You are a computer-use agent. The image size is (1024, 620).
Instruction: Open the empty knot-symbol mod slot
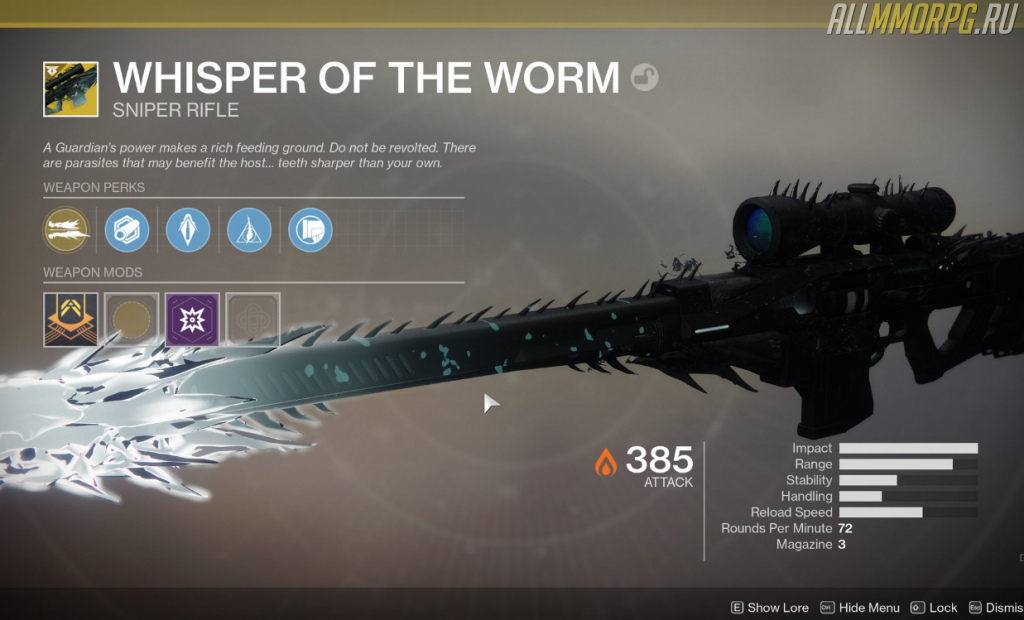click(x=253, y=319)
